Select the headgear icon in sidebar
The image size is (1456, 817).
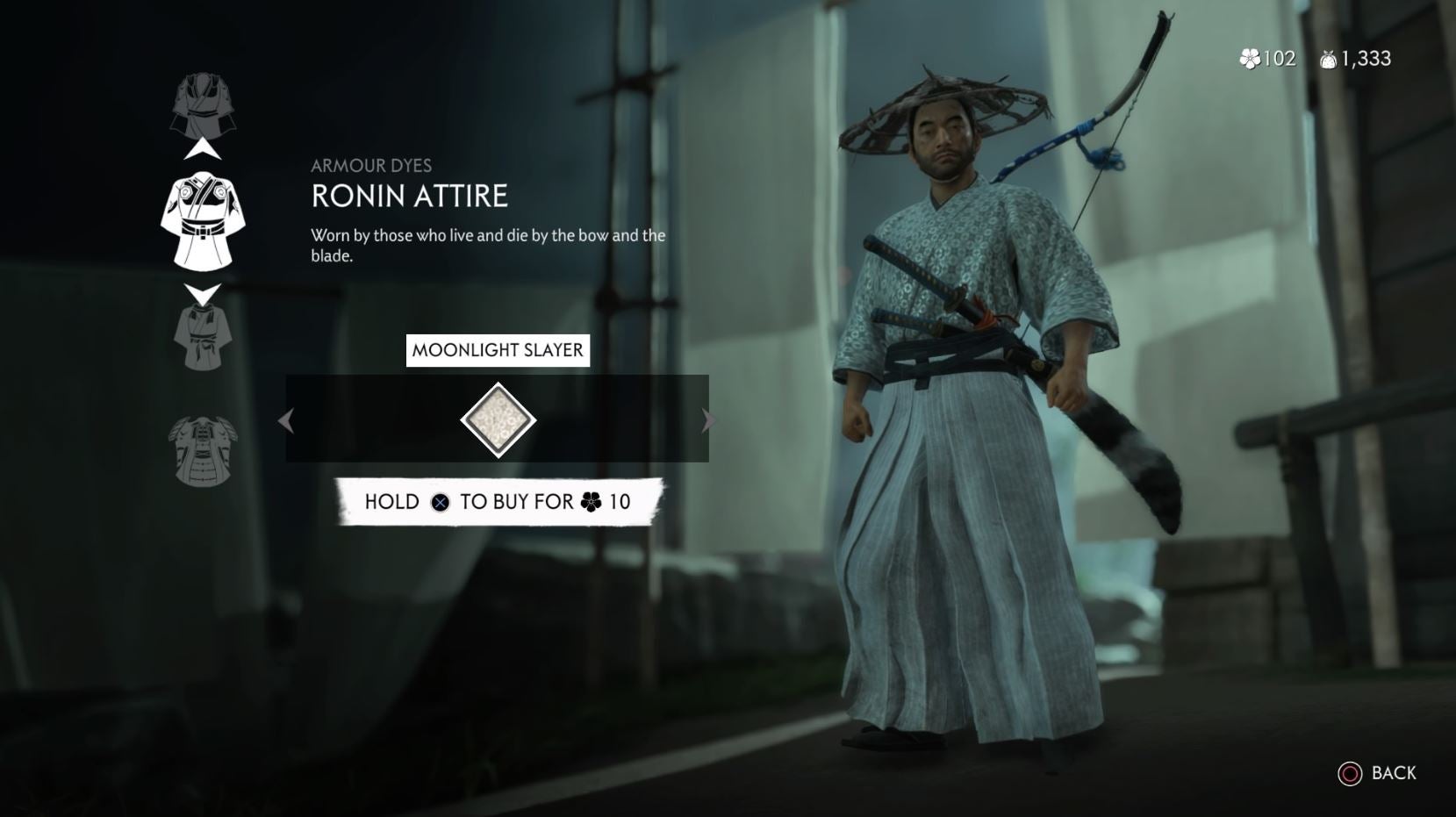click(204, 105)
